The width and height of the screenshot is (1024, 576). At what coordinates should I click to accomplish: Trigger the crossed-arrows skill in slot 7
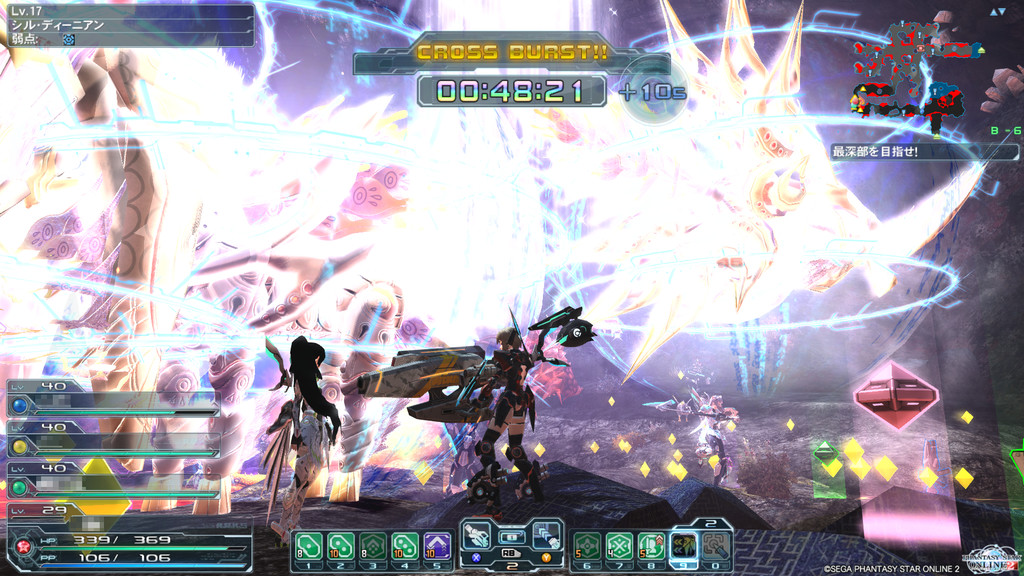pyautogui.click(x=619, y=546)
